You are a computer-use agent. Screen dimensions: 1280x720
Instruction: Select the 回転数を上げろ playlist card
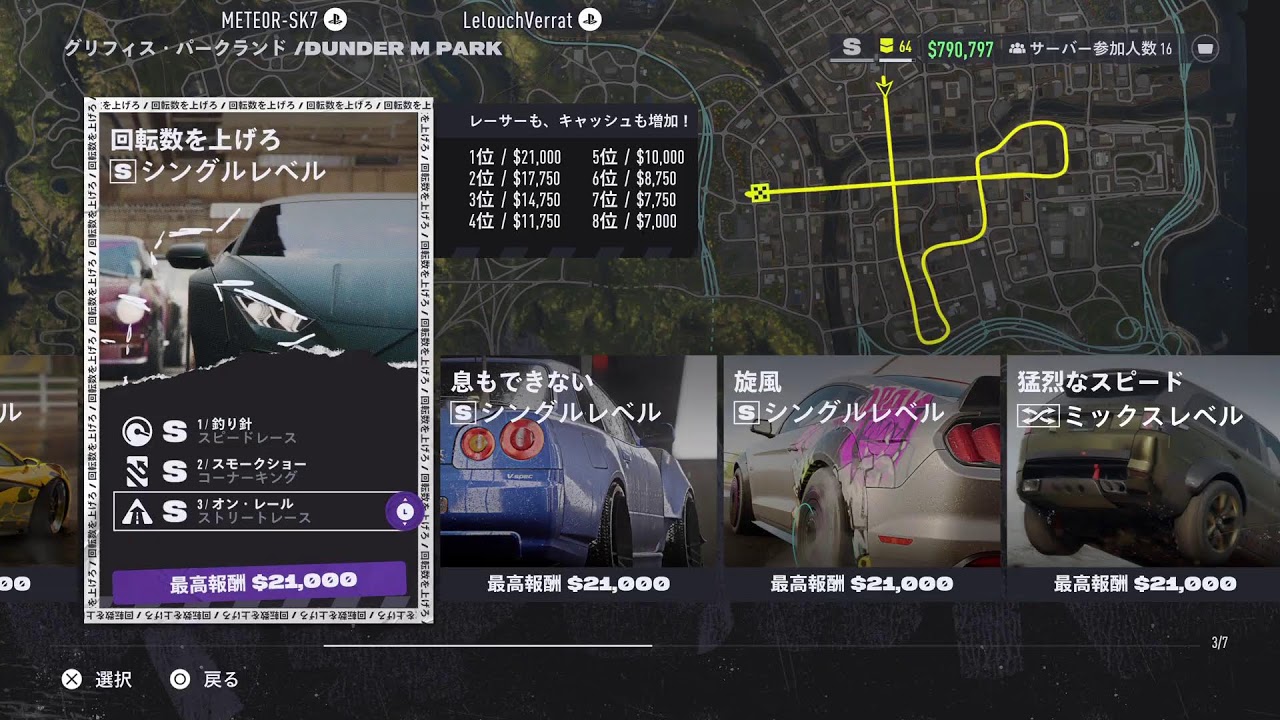(x=258, y=250)
